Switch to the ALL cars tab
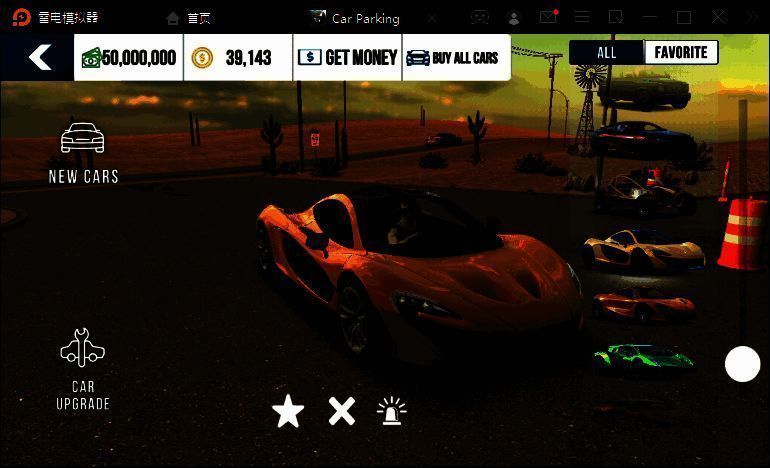Image resolution: width=770 pixels, height=468 pixels. [607, 53]
